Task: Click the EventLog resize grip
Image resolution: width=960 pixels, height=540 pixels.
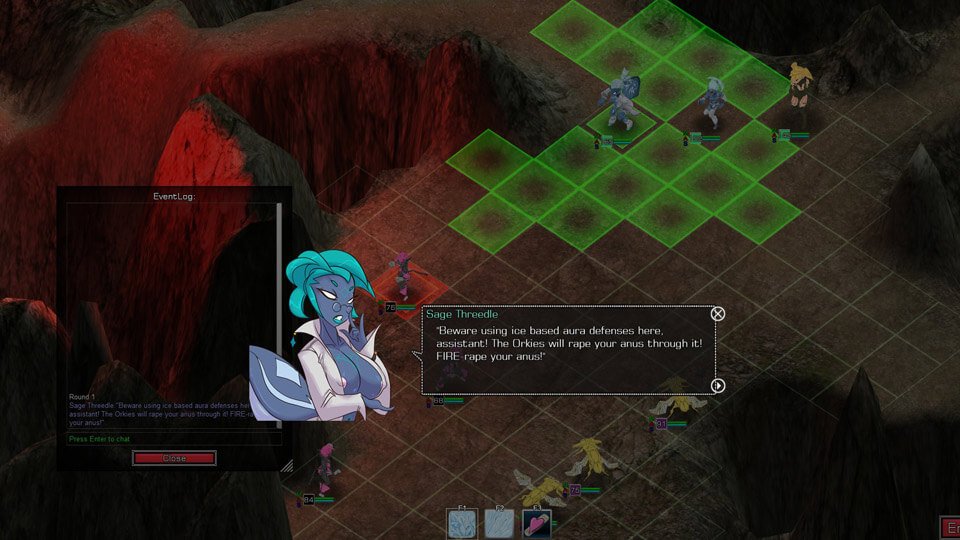Action: pyautogui.click(x=286, y=465)
